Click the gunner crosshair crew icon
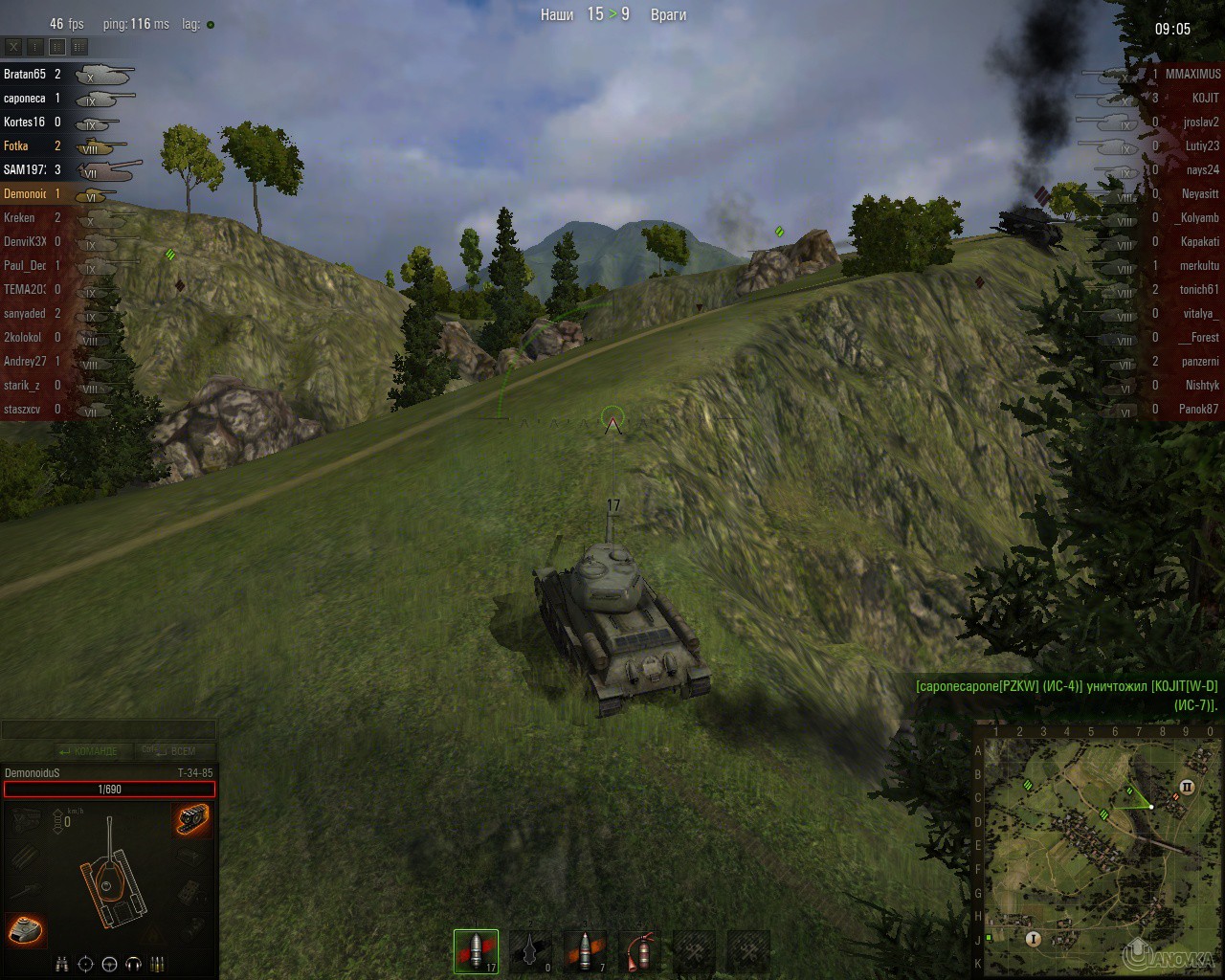Viewport: 1225px width, 980px height. (x=86, y=964)
